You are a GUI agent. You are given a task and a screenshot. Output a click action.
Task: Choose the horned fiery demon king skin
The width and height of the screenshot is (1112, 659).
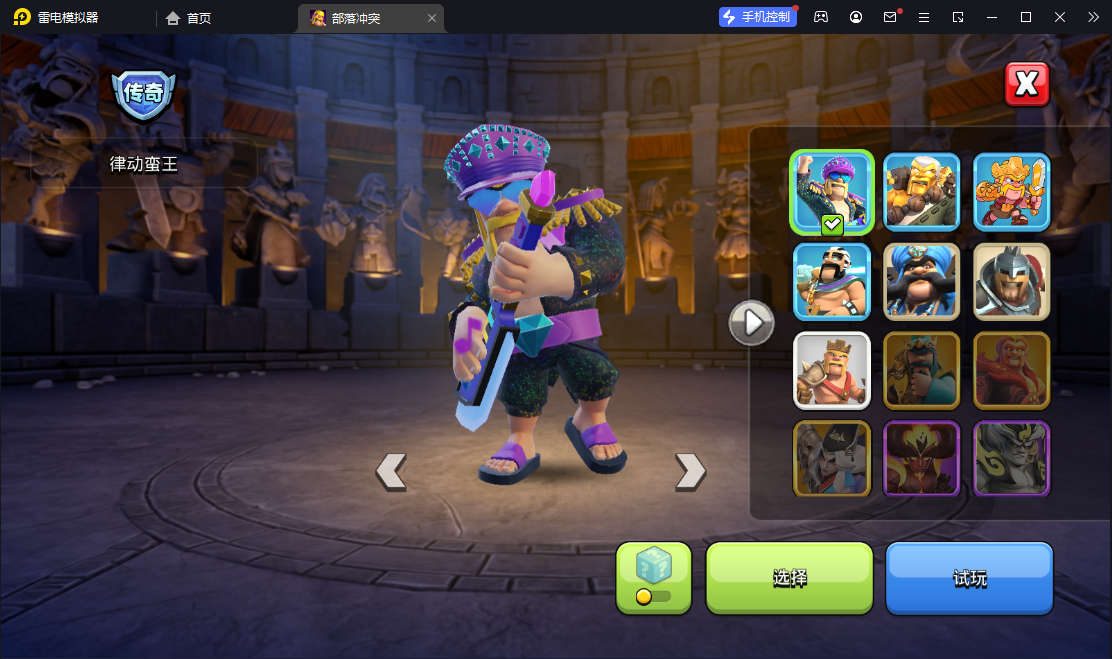coord(921,459)
